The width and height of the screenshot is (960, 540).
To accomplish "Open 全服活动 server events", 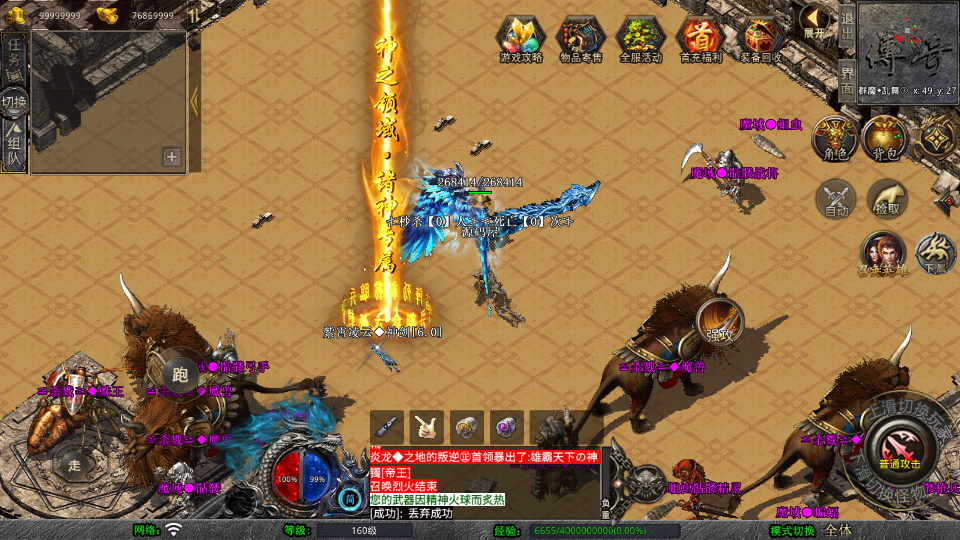I will 641,40.
